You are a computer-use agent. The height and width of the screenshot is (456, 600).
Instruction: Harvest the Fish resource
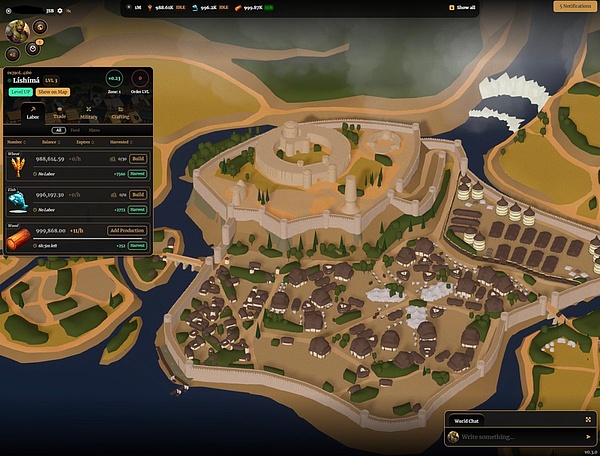pos(138,209)
